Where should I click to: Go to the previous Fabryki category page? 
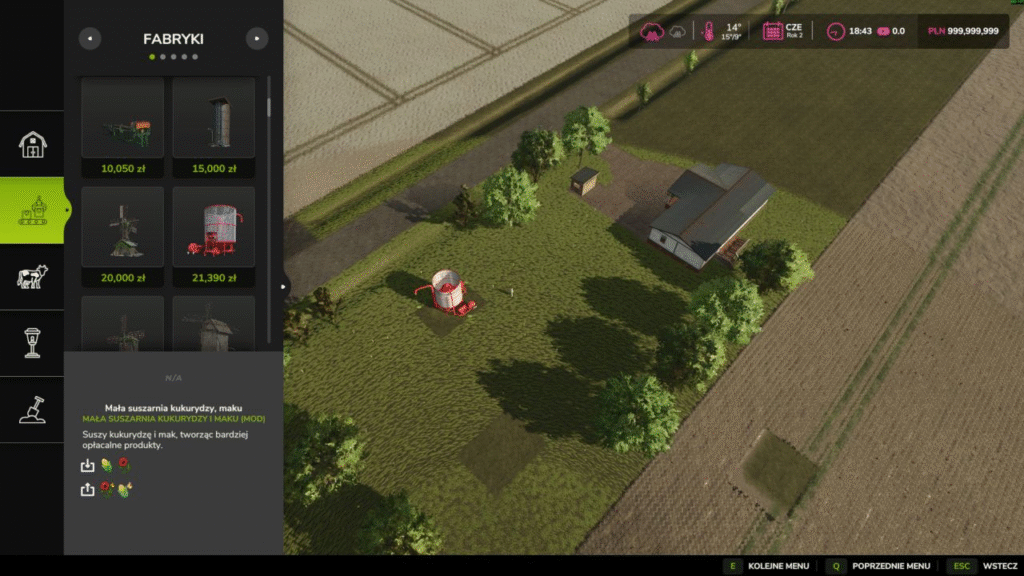coord(90,39)
